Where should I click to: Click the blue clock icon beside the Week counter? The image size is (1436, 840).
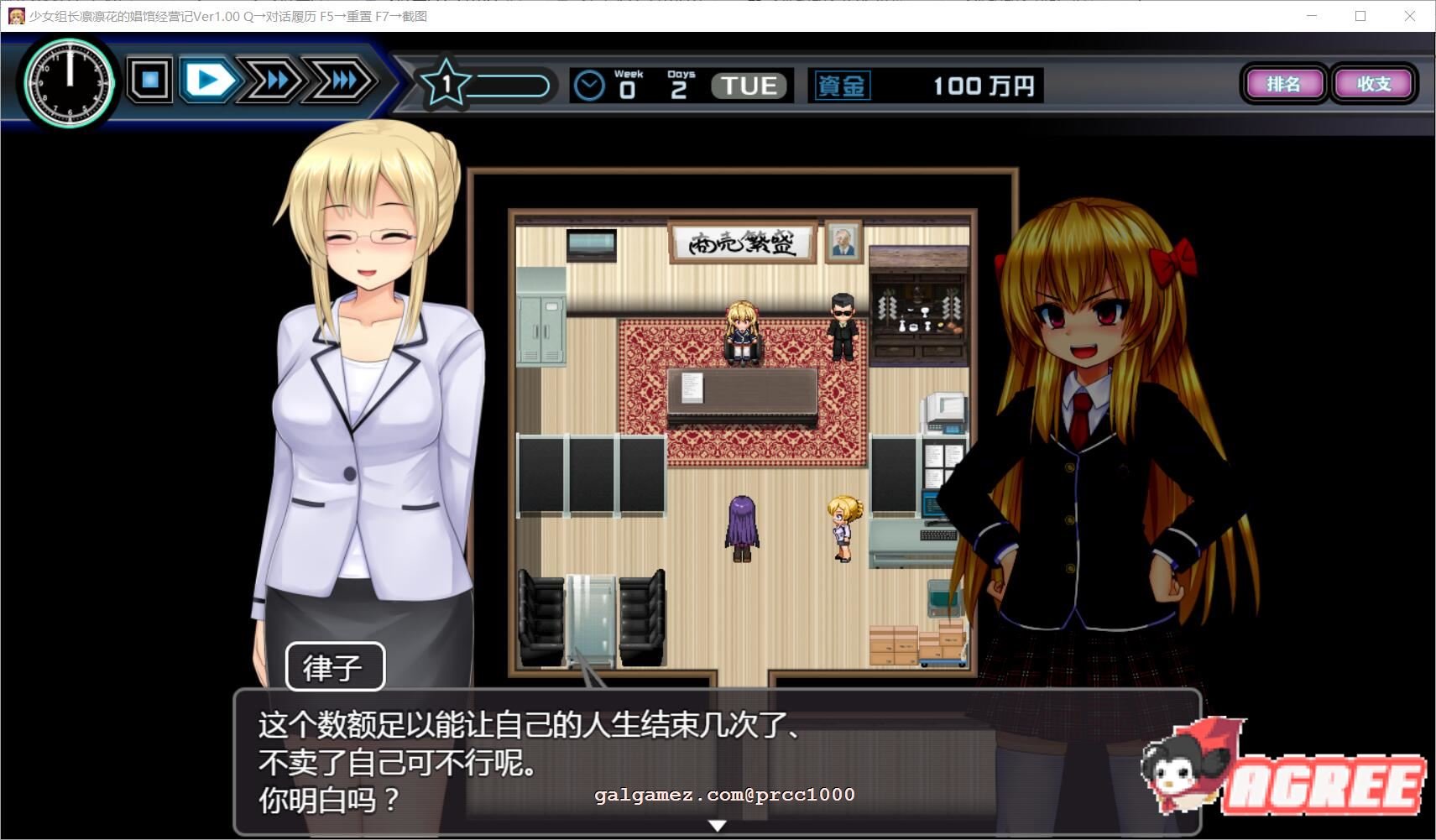[x=589, y=84]
